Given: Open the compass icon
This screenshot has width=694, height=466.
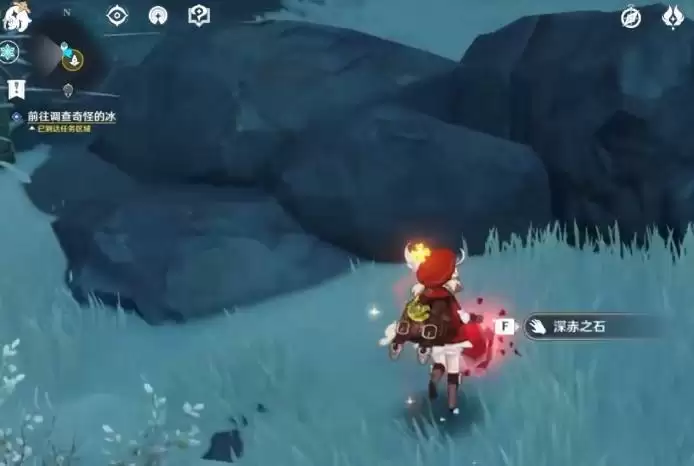Looking at the screenshot, I should point(631,17).
